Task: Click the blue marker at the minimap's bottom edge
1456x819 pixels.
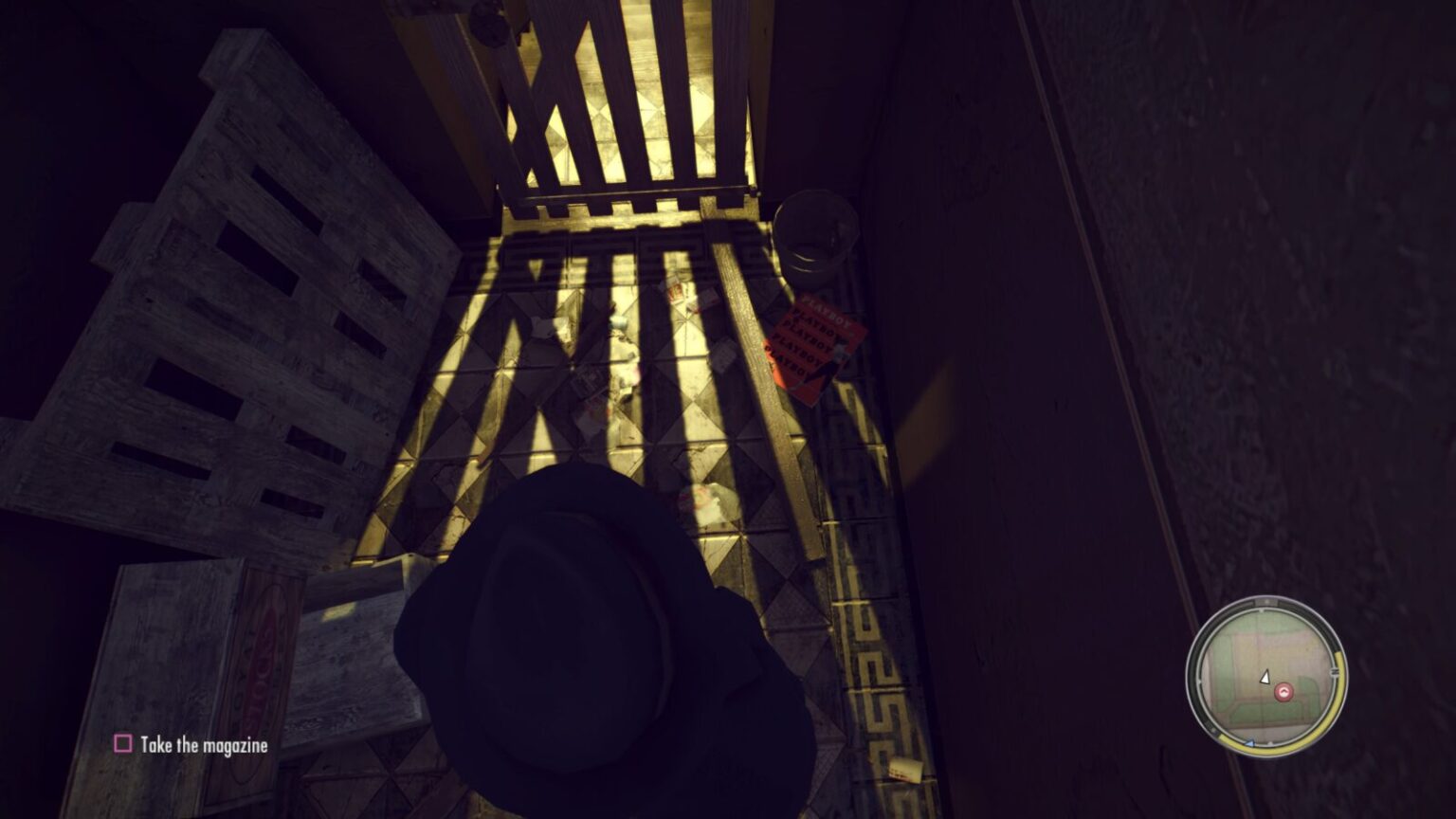Action: click(x=1249, y=743)
